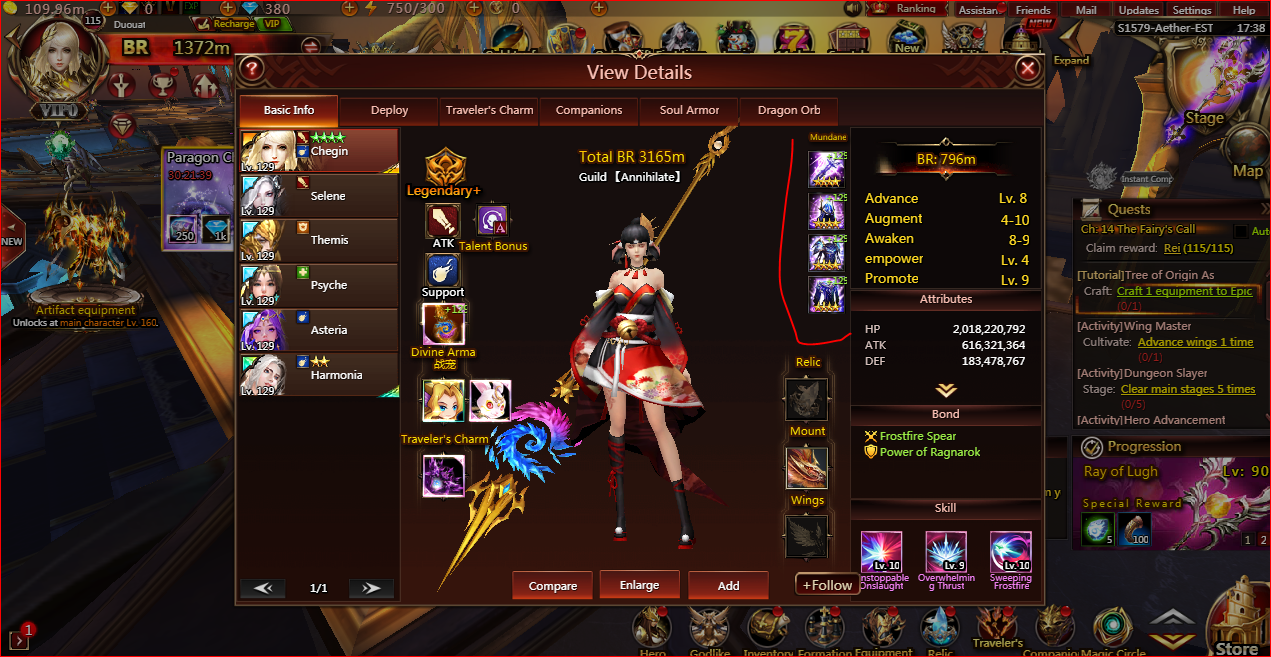Screen dimensions: 1271x657
Task: Open the Traveler's Charm tab
Action: [x=489, y=110]
